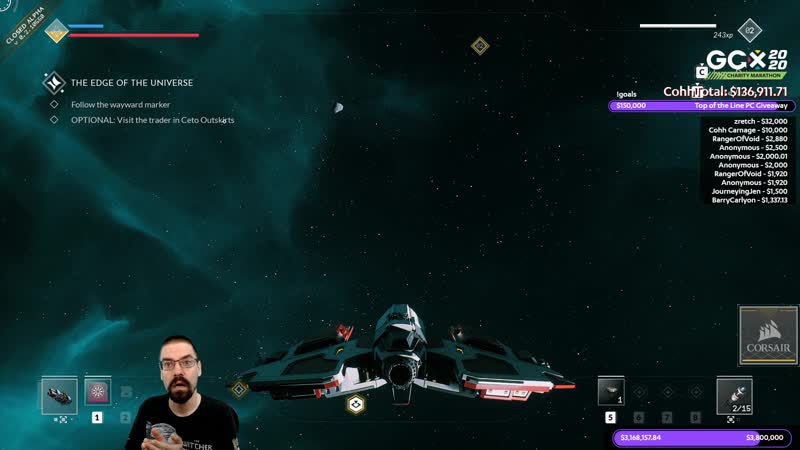The height and width of the screenshot is (450, 800).
Task: Click the wayward waypoint marker at top
Action: 480,45
